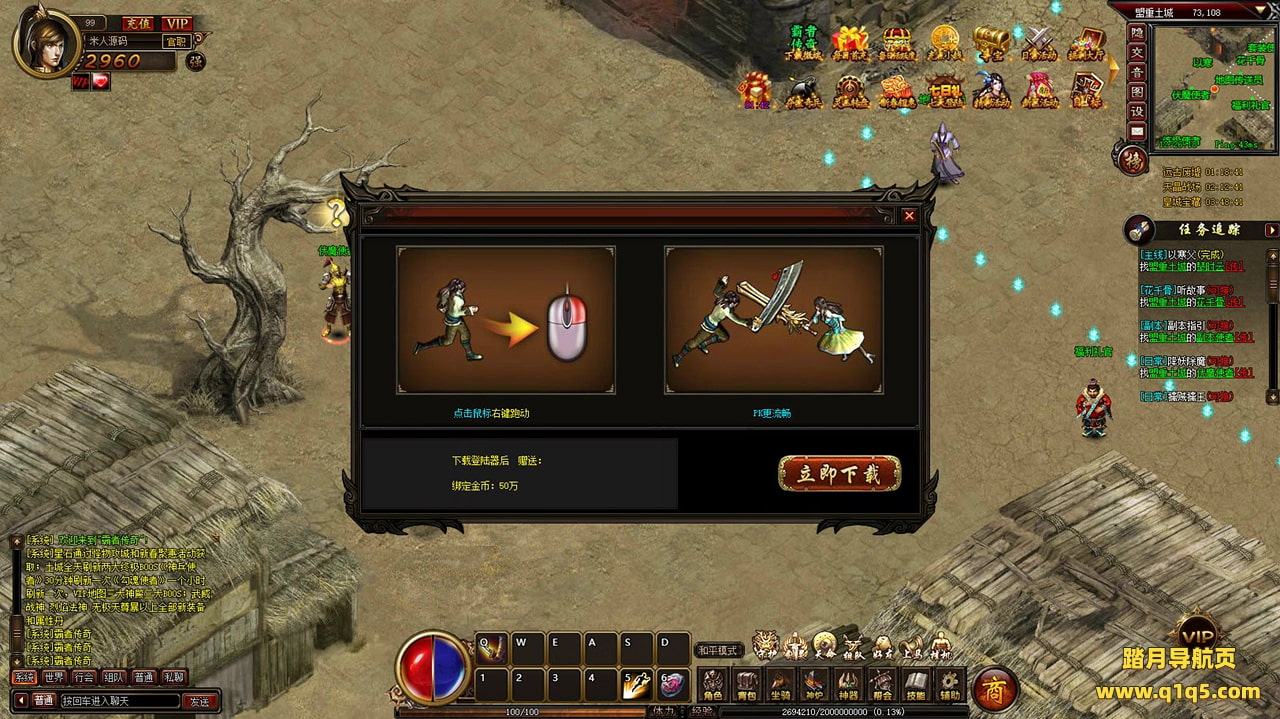Screen dimensions: 1280x719
Task: Open the 坐骑 mount panel
Action: point(780,686)
